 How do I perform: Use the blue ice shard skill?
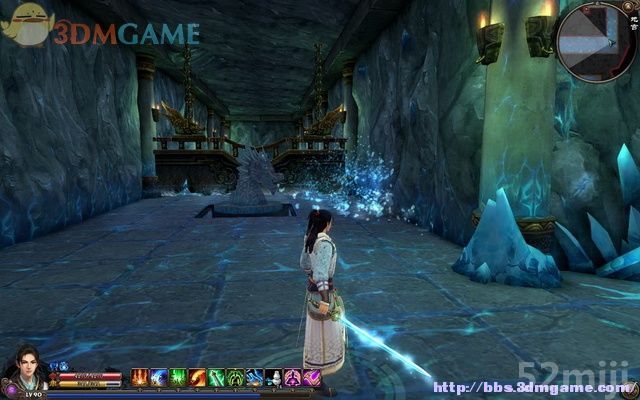coord(254,377)
